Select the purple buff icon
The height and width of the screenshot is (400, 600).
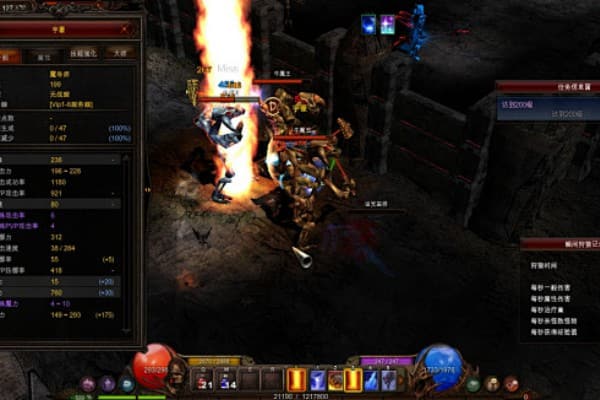click(x=387, y=24)
